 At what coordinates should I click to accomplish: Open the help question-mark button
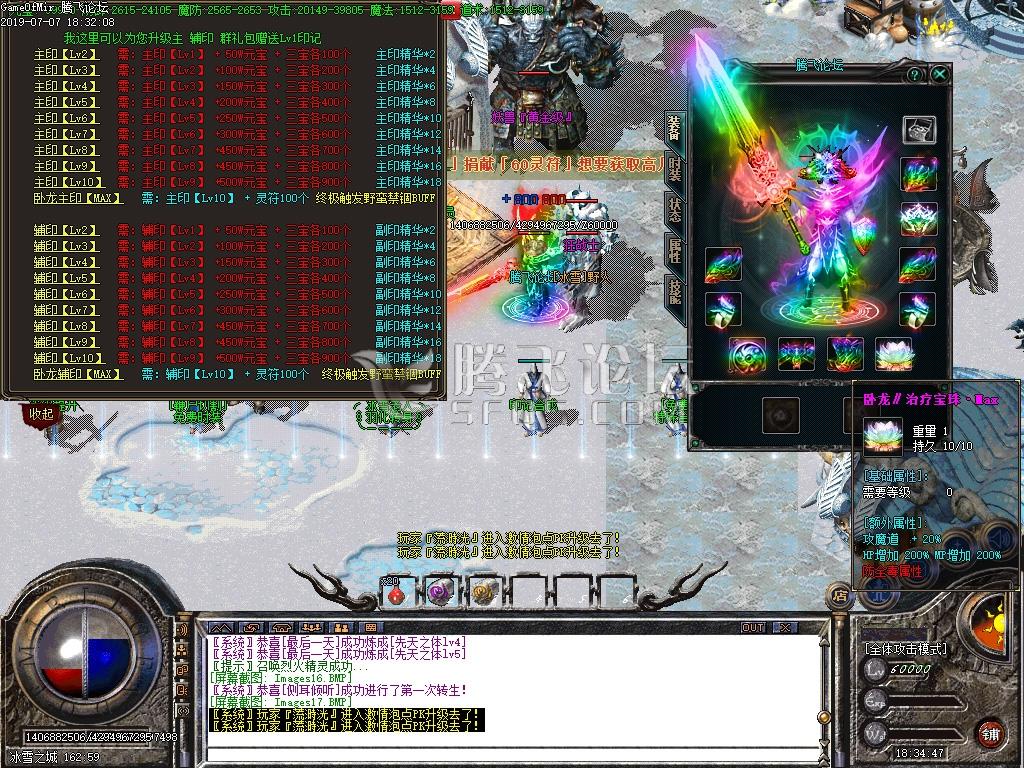[914, 74]
